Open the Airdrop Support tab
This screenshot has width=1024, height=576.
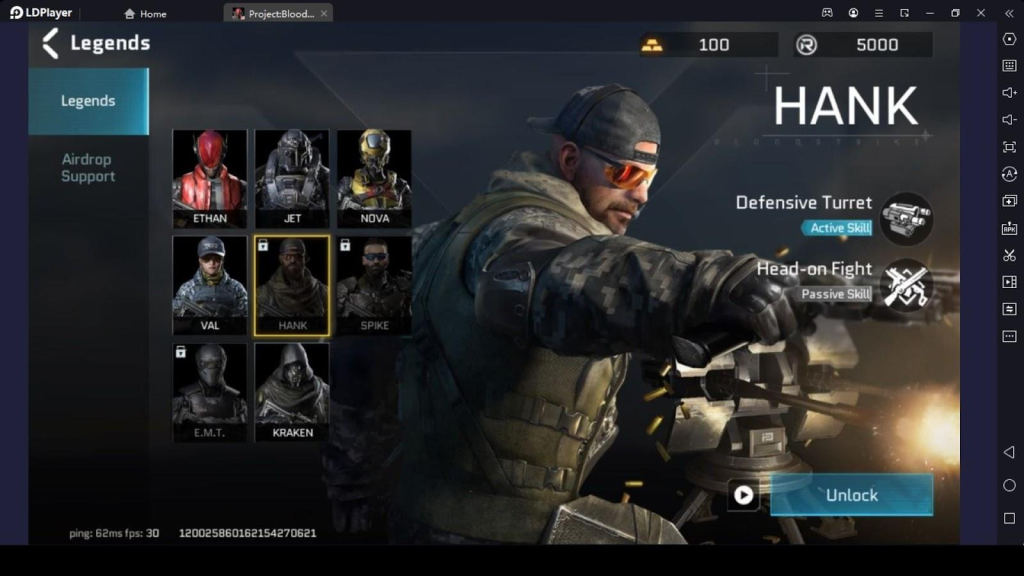[x=88, y=168]
